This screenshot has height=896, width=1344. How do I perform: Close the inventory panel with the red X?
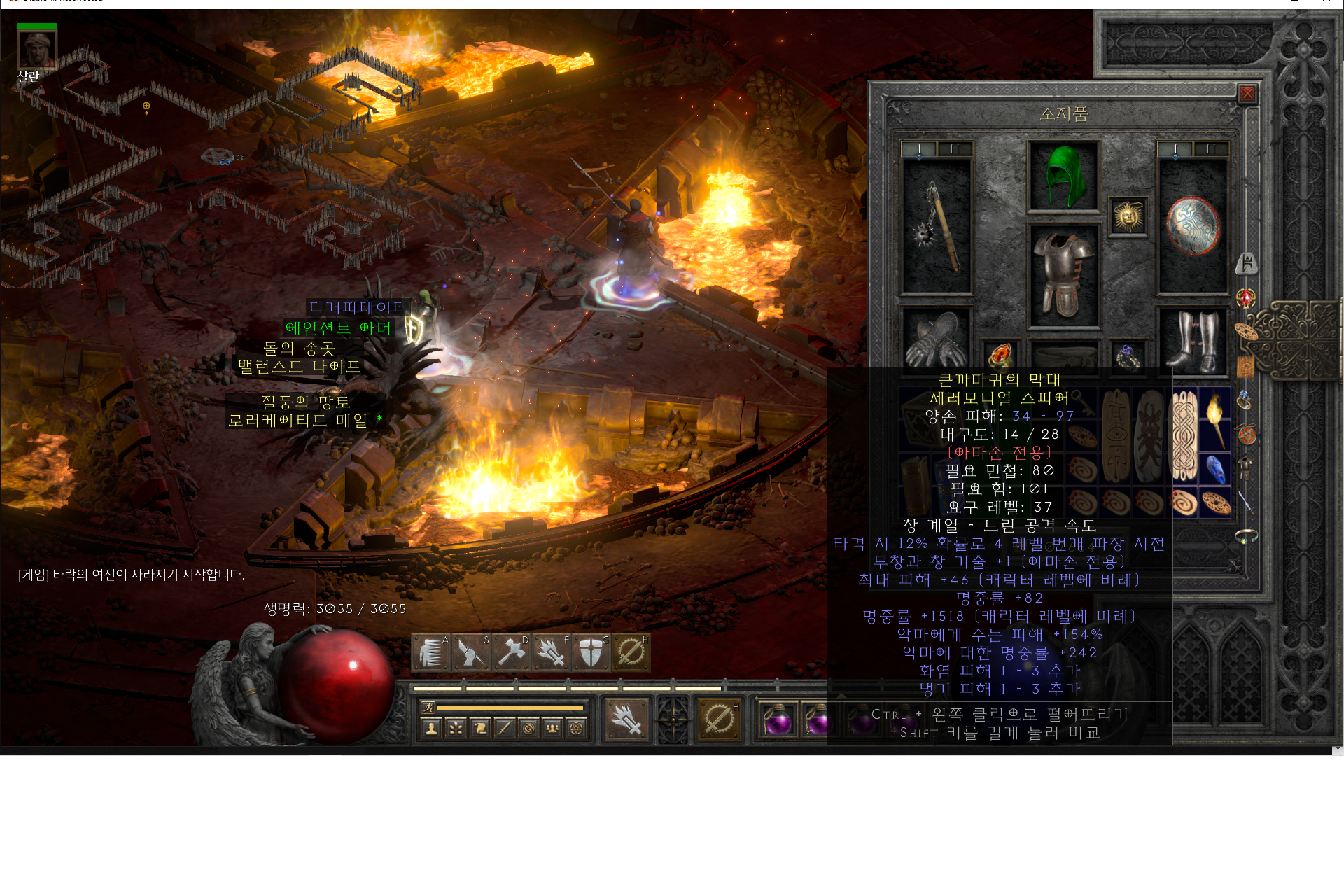1247,94
